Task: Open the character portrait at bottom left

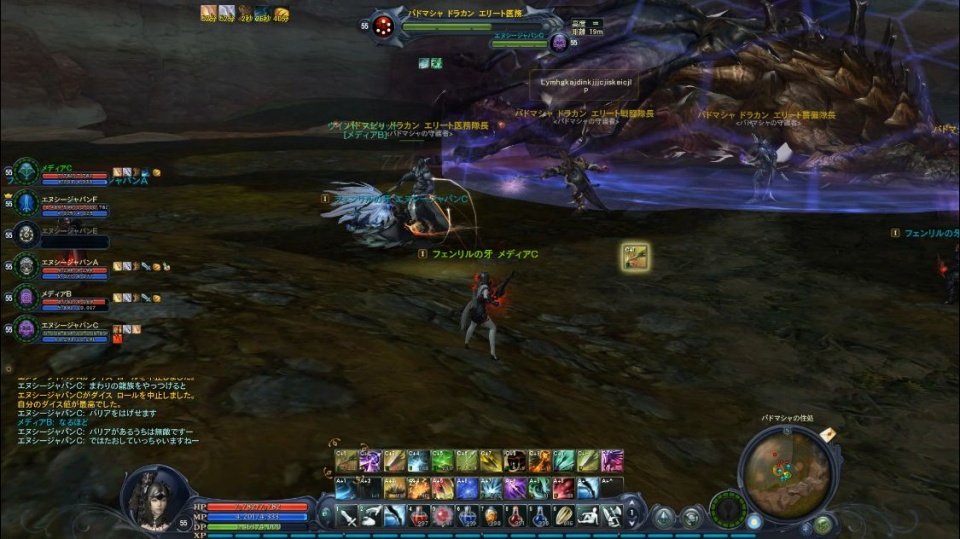Action: (153, 499)
